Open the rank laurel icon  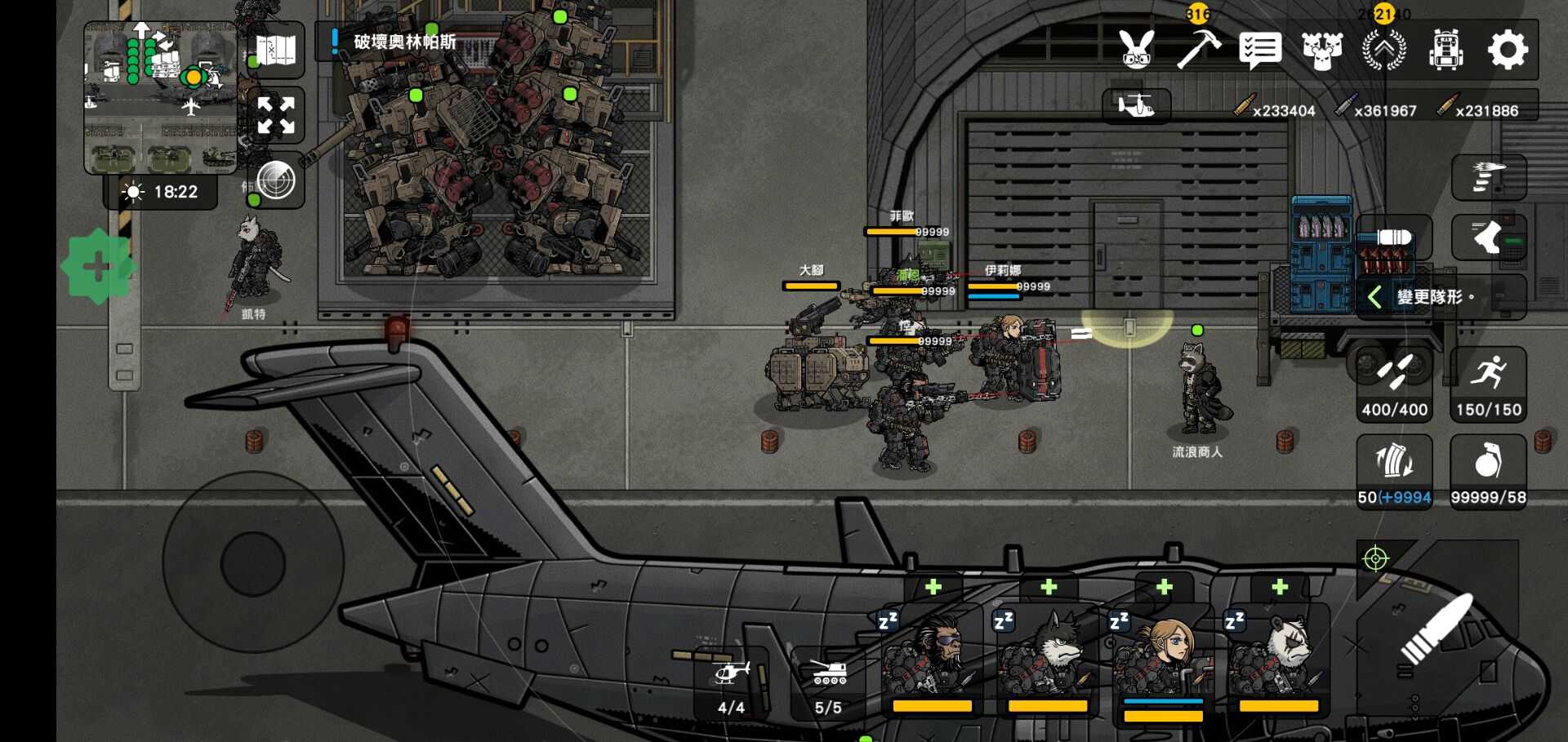point(1383,51)
